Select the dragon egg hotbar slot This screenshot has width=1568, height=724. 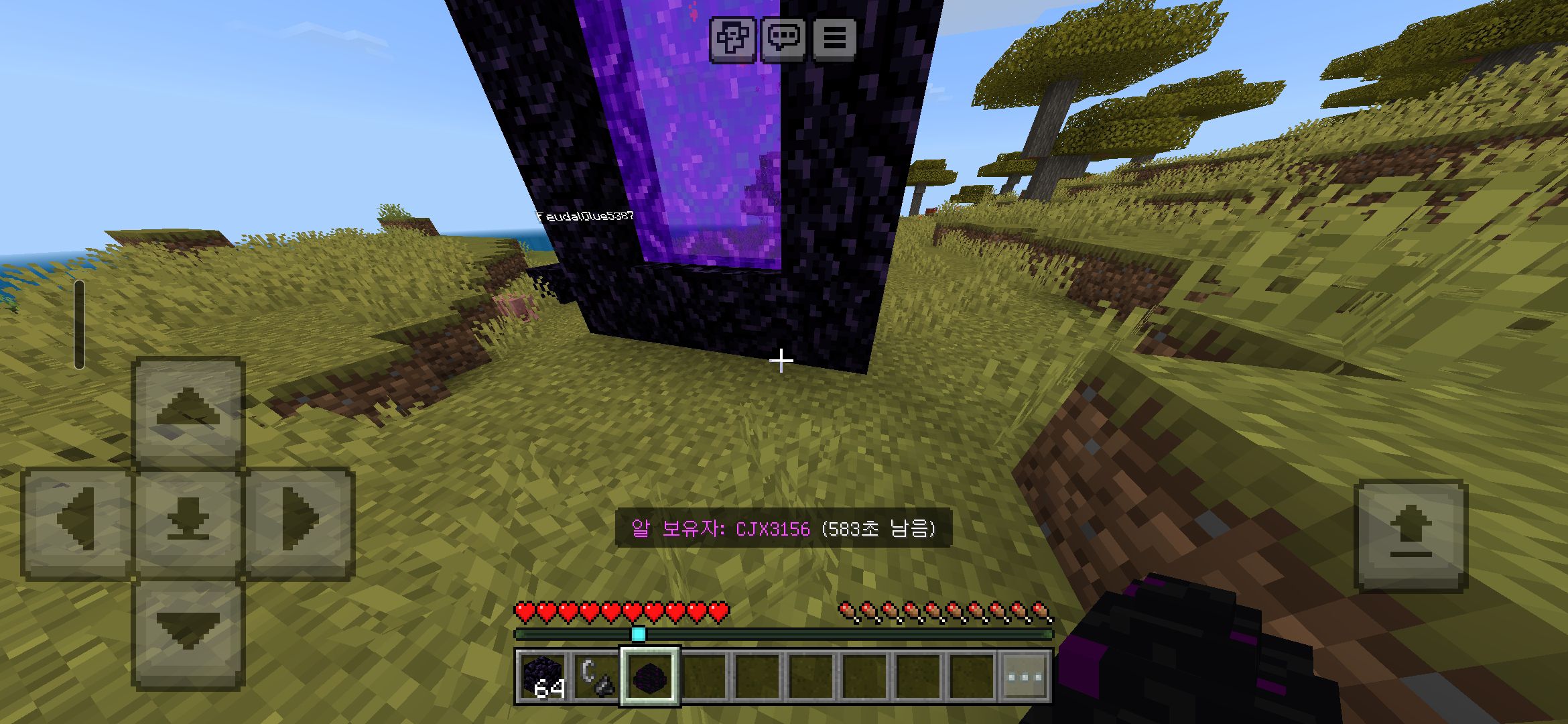pyautogui.click(x=650, y=676)
